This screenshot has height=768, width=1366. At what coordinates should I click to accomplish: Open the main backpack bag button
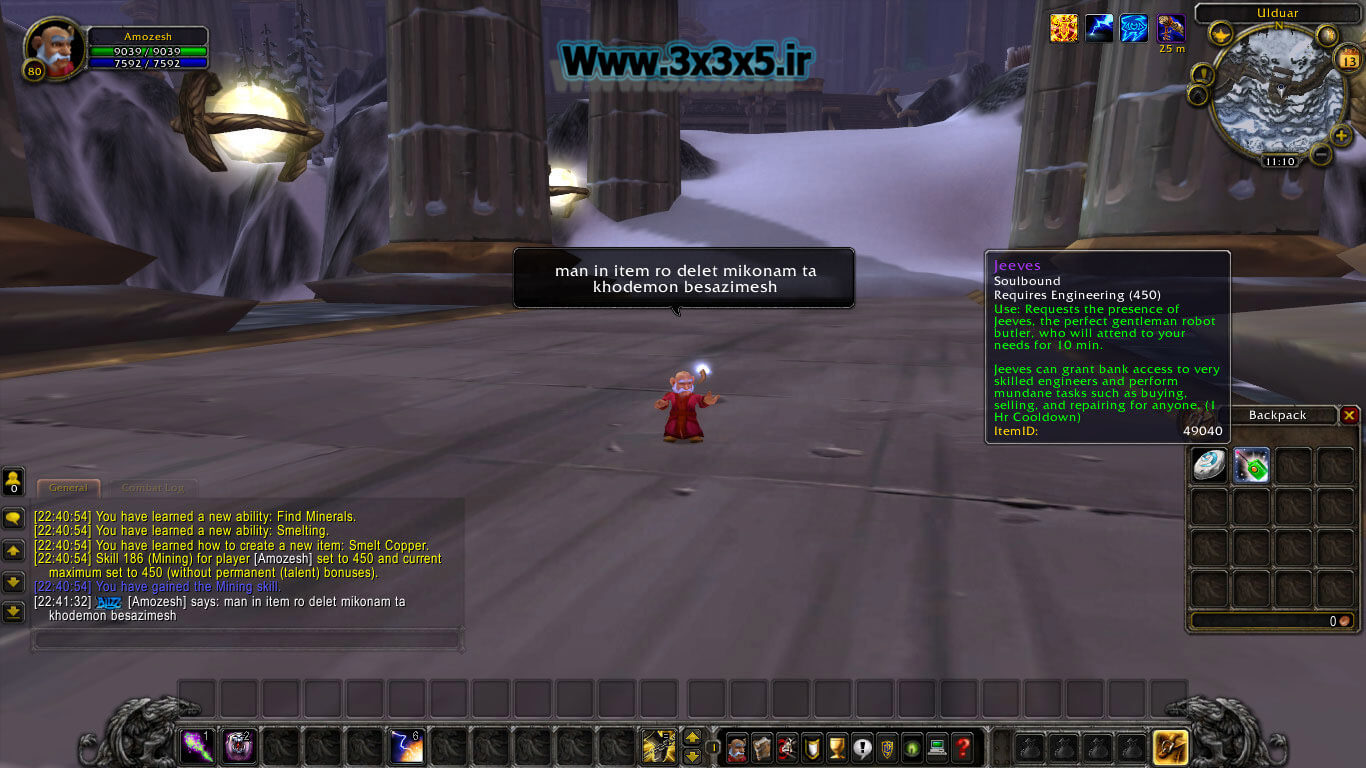(1170, 747)
